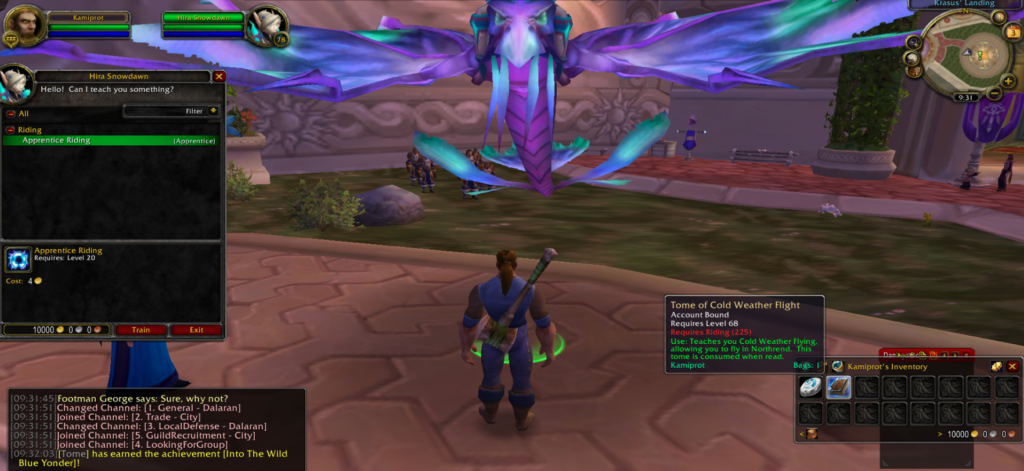
Task: Zoom out on the minimap
Action: click(x=996, y=94)
